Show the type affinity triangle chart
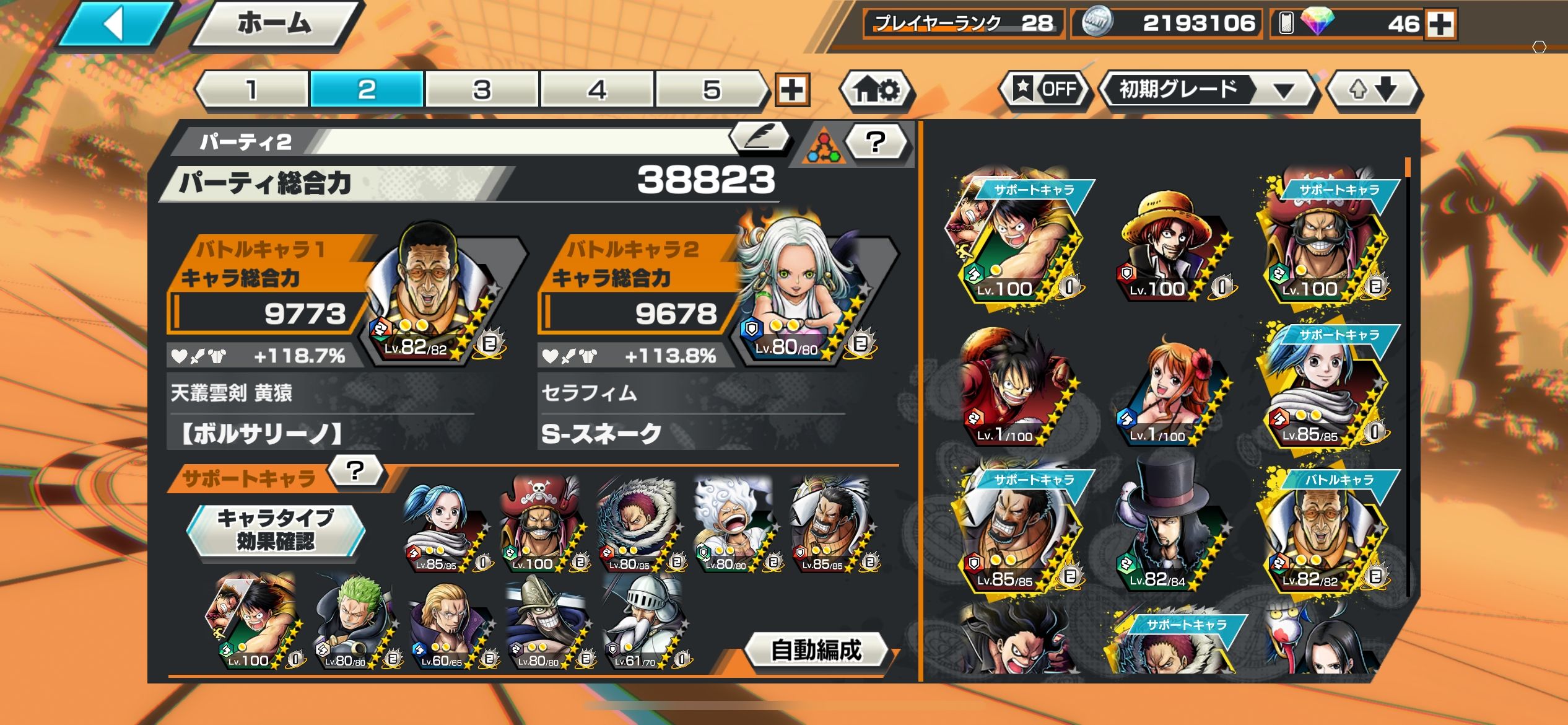The height and width of the screenshot is (725, 1568). click(x=822, y=147)
